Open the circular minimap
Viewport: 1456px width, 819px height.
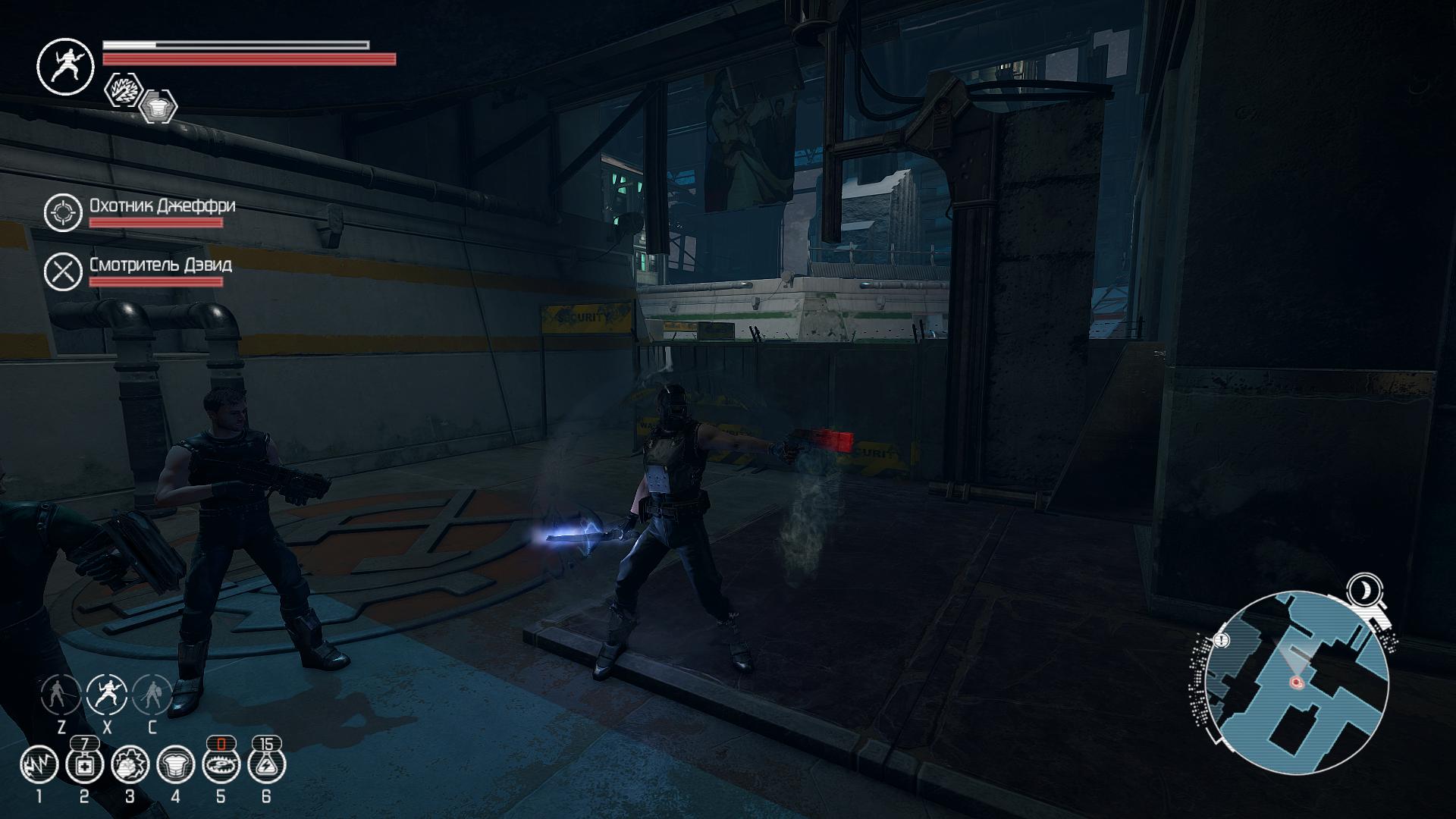point(1297,683)
